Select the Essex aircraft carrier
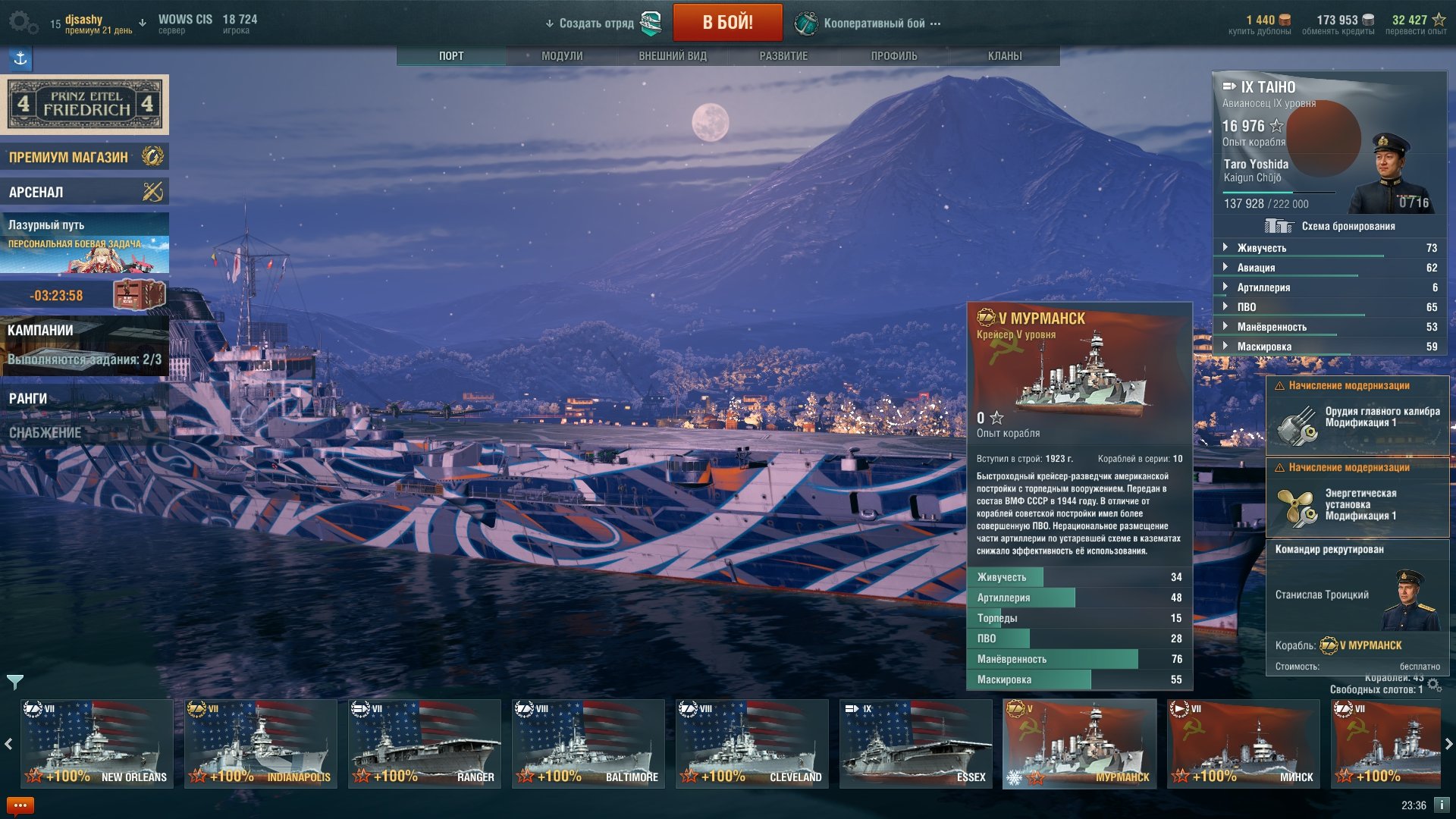 (916, 744)
